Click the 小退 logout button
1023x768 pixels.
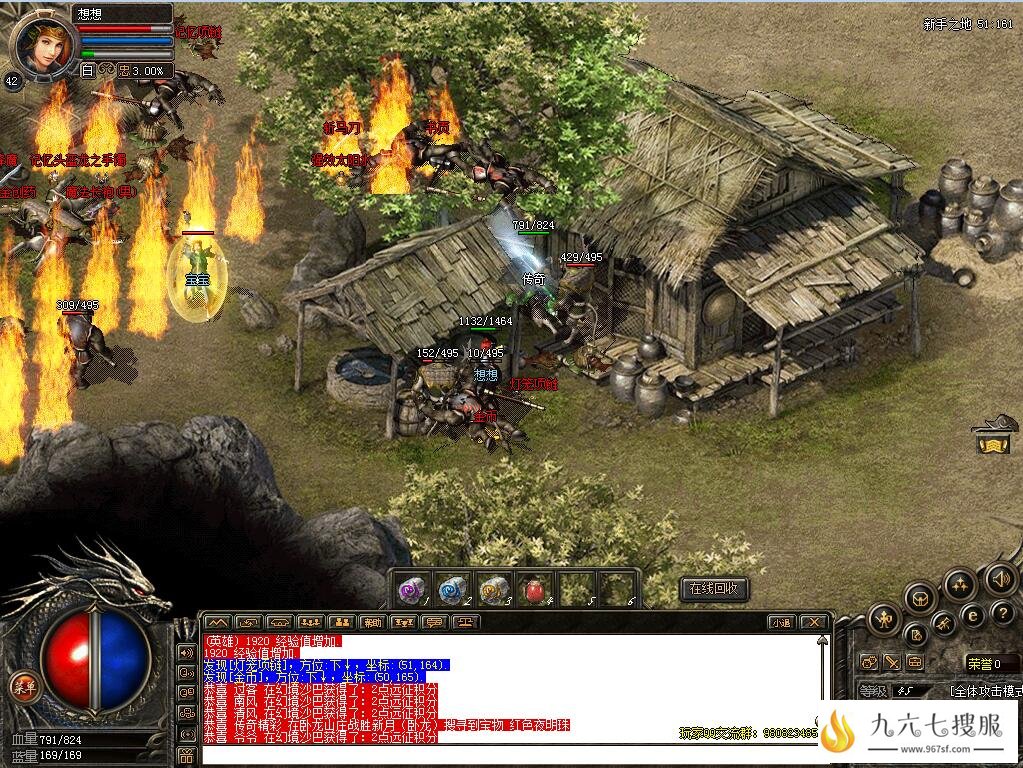click(x=781, y=622)
